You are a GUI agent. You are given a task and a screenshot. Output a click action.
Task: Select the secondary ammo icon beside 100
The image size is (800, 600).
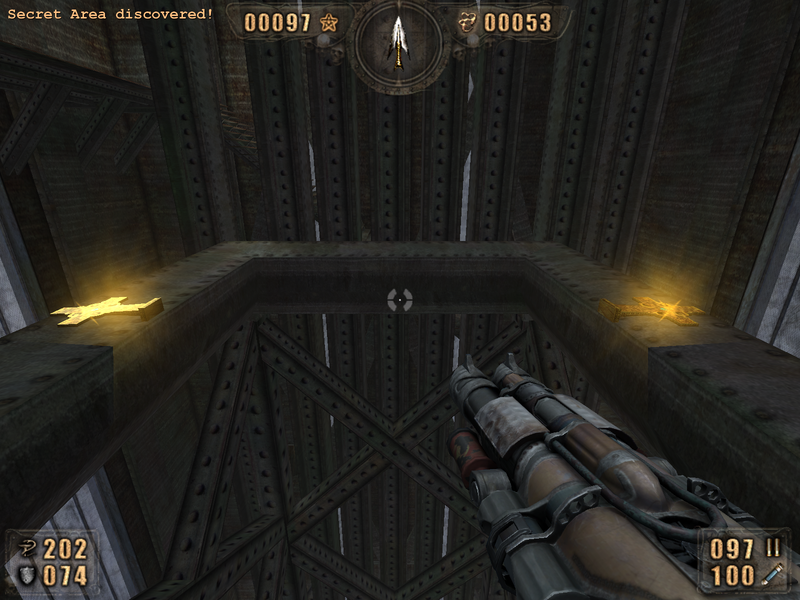772,575
